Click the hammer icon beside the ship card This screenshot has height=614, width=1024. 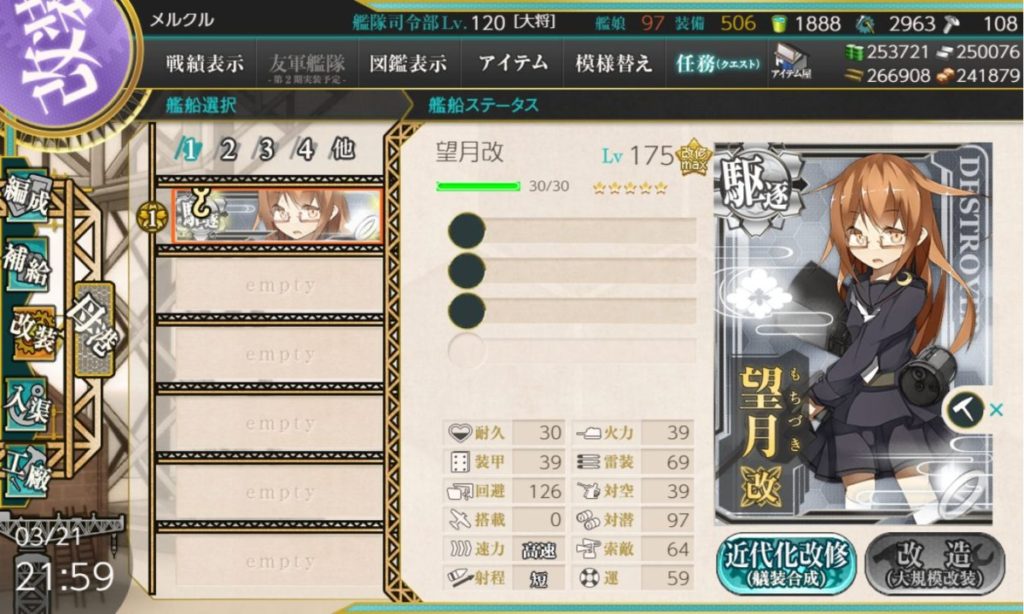point(965,410)
